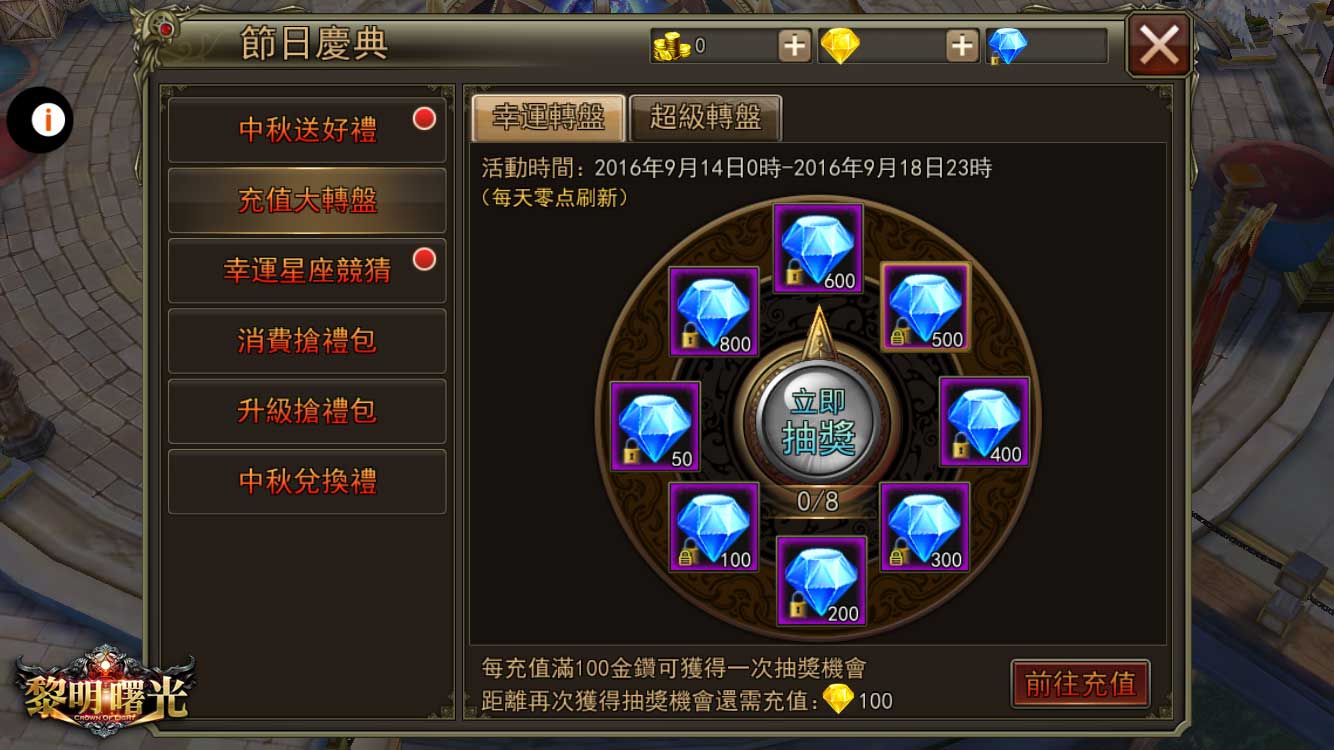Click the 前往充值 recharge button
This screenshot has height=750, width=1334.
(x=1081, y=685)
